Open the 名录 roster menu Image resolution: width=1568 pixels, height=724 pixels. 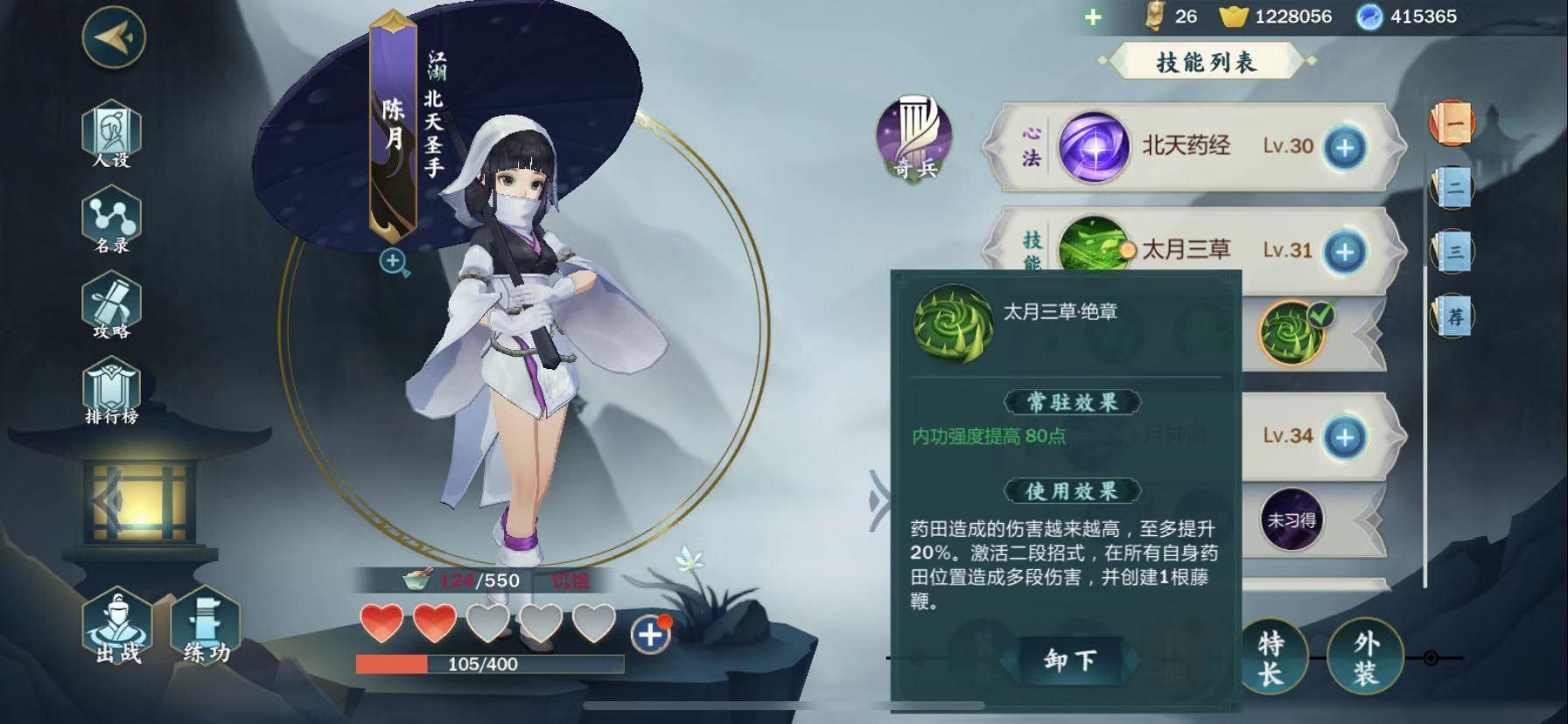(111, 221)
